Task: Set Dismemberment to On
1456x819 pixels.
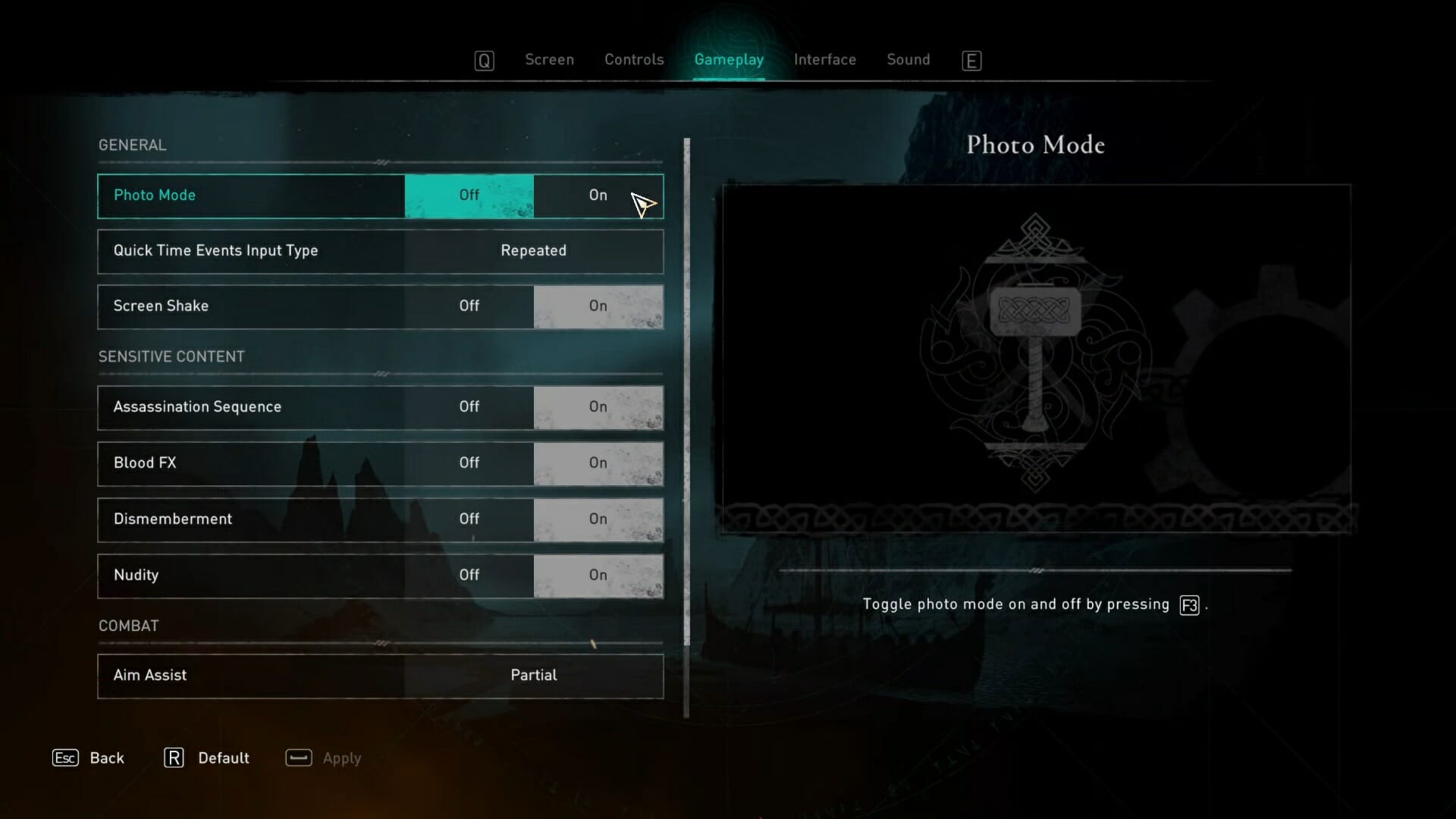Action: coord(598,519)
